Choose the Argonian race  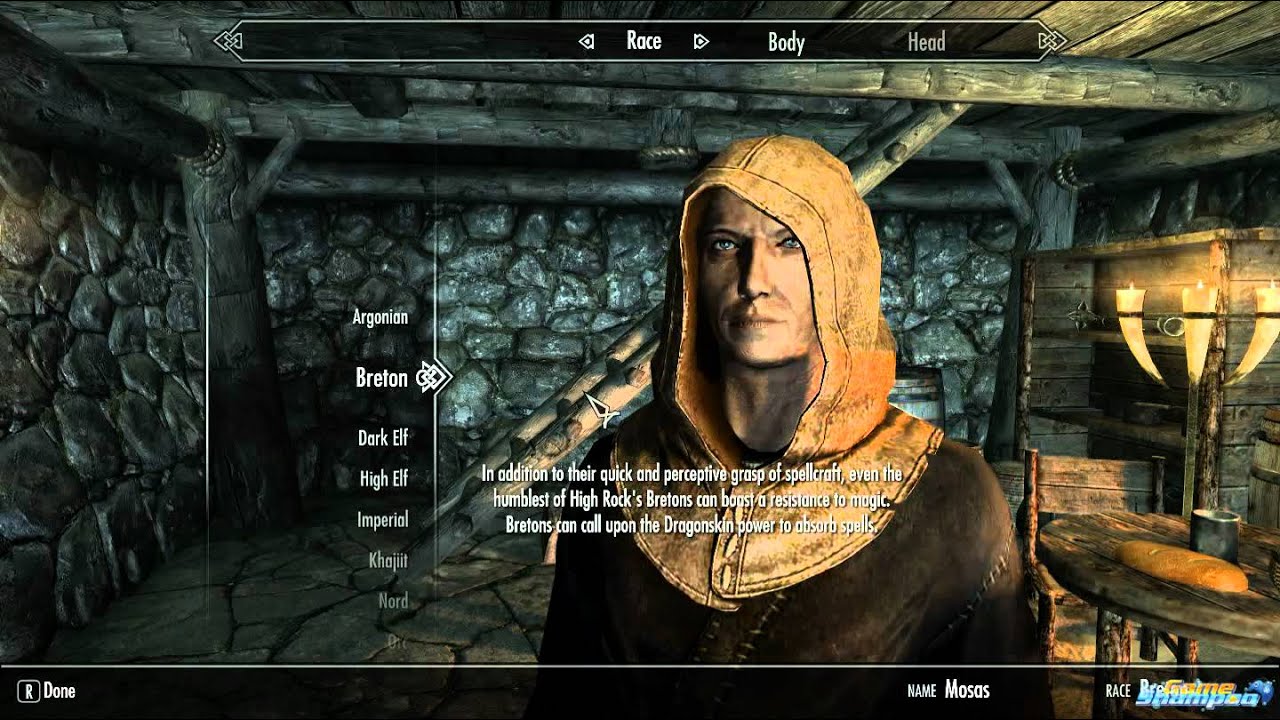coord(380,317)
